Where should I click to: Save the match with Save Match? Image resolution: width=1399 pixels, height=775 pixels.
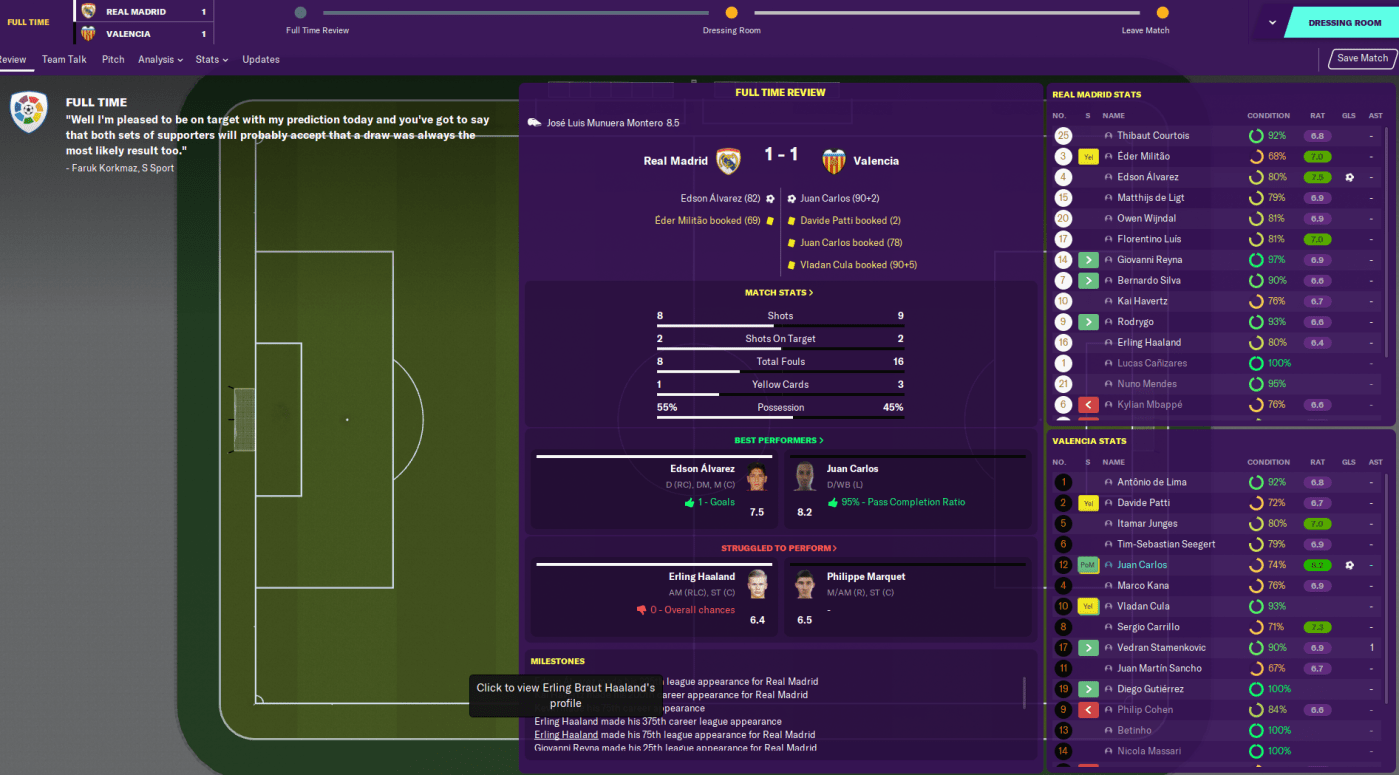tap(1362, 59)
